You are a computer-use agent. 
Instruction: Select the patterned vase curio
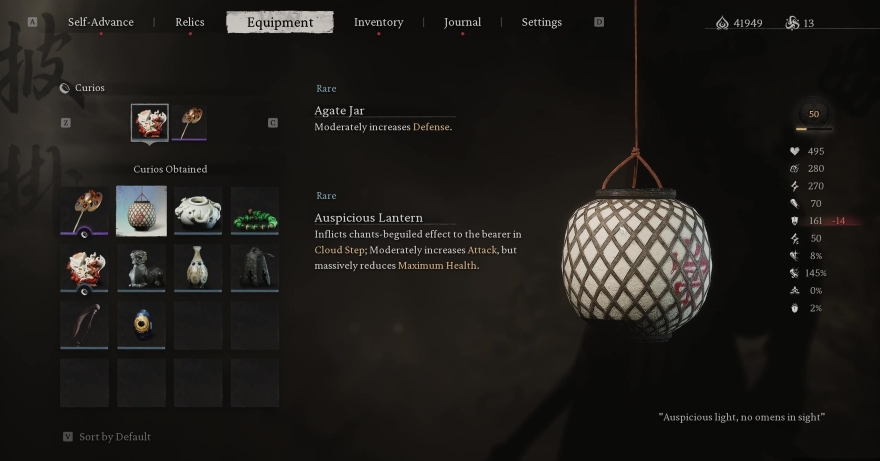click(x=198, y=267)
